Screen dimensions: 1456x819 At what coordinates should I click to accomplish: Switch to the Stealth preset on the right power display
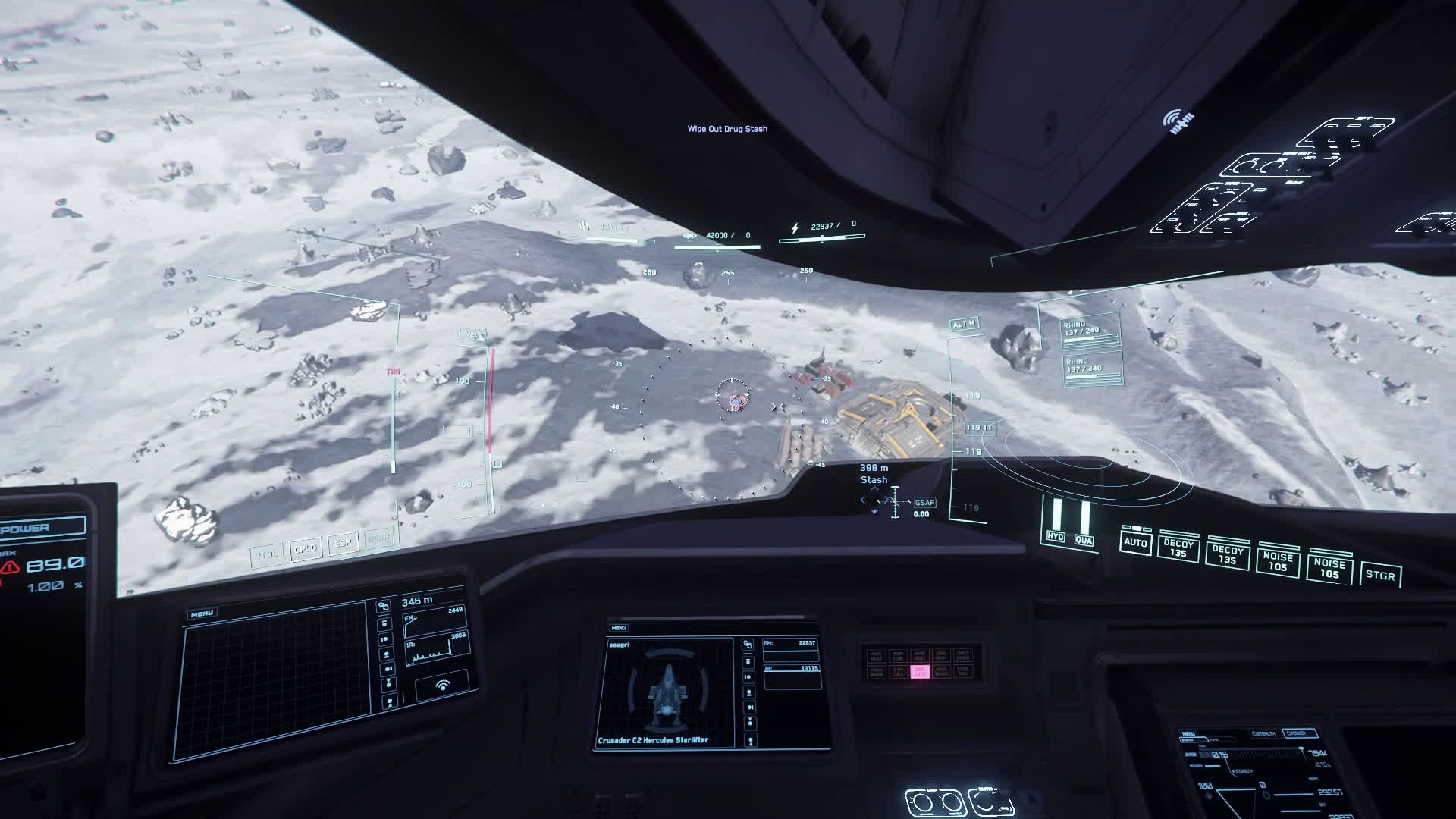point(1264,733)
